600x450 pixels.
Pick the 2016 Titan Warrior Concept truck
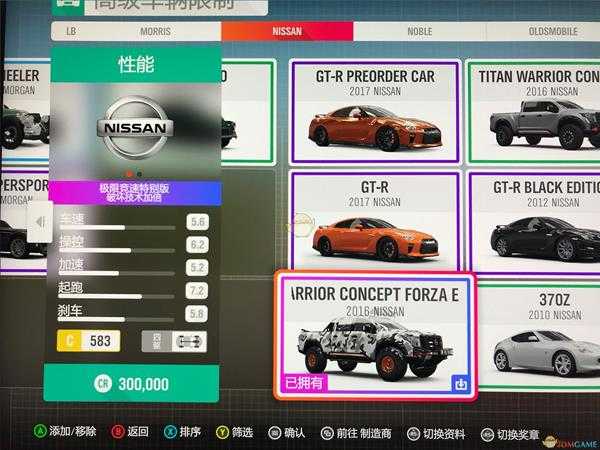(x=540, y=112)
